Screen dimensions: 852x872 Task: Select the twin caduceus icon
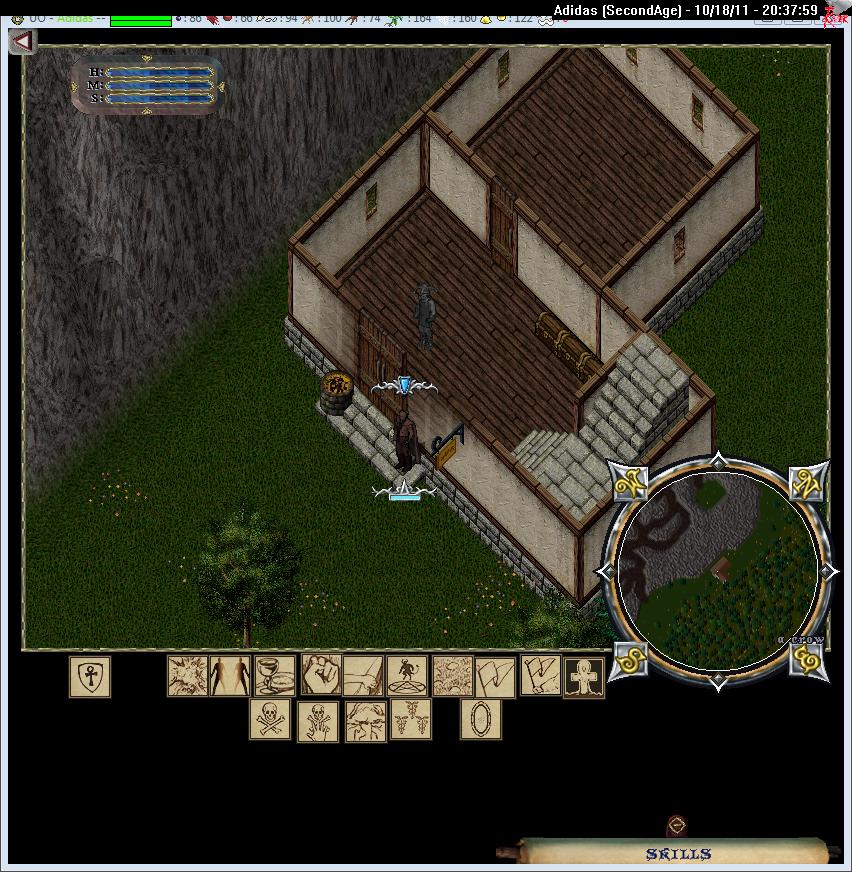tap(410, 720)
